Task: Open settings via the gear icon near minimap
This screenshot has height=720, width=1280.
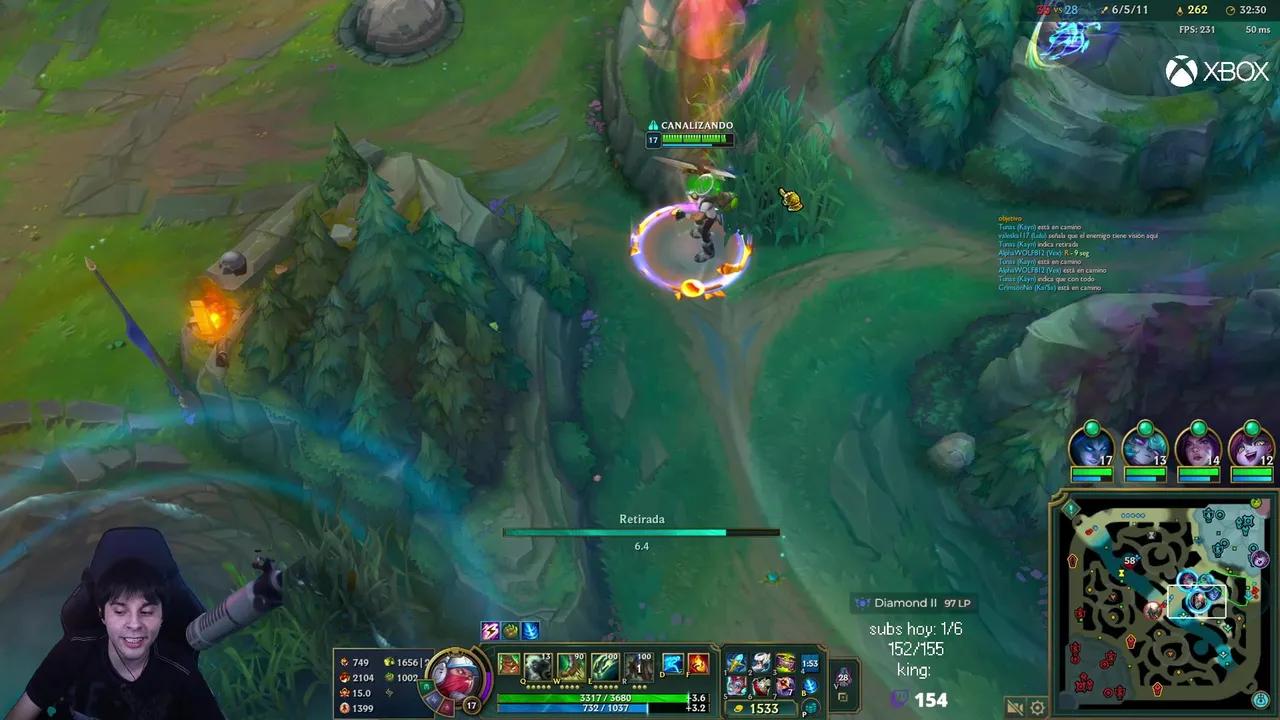Action: (1037, 708)
